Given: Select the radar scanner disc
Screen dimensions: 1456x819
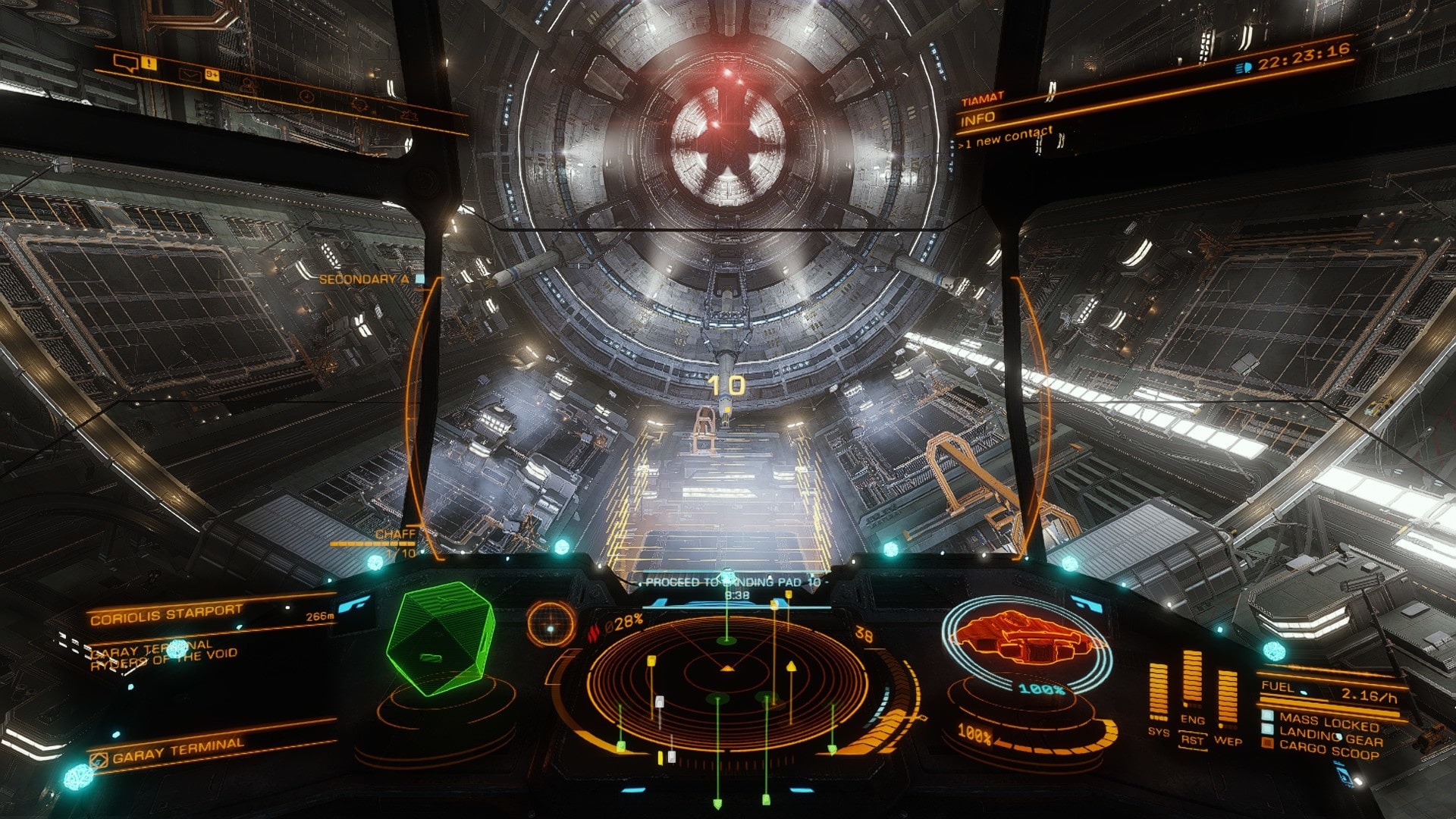Looking at the screenshot, I should click(x=726, y=686).
